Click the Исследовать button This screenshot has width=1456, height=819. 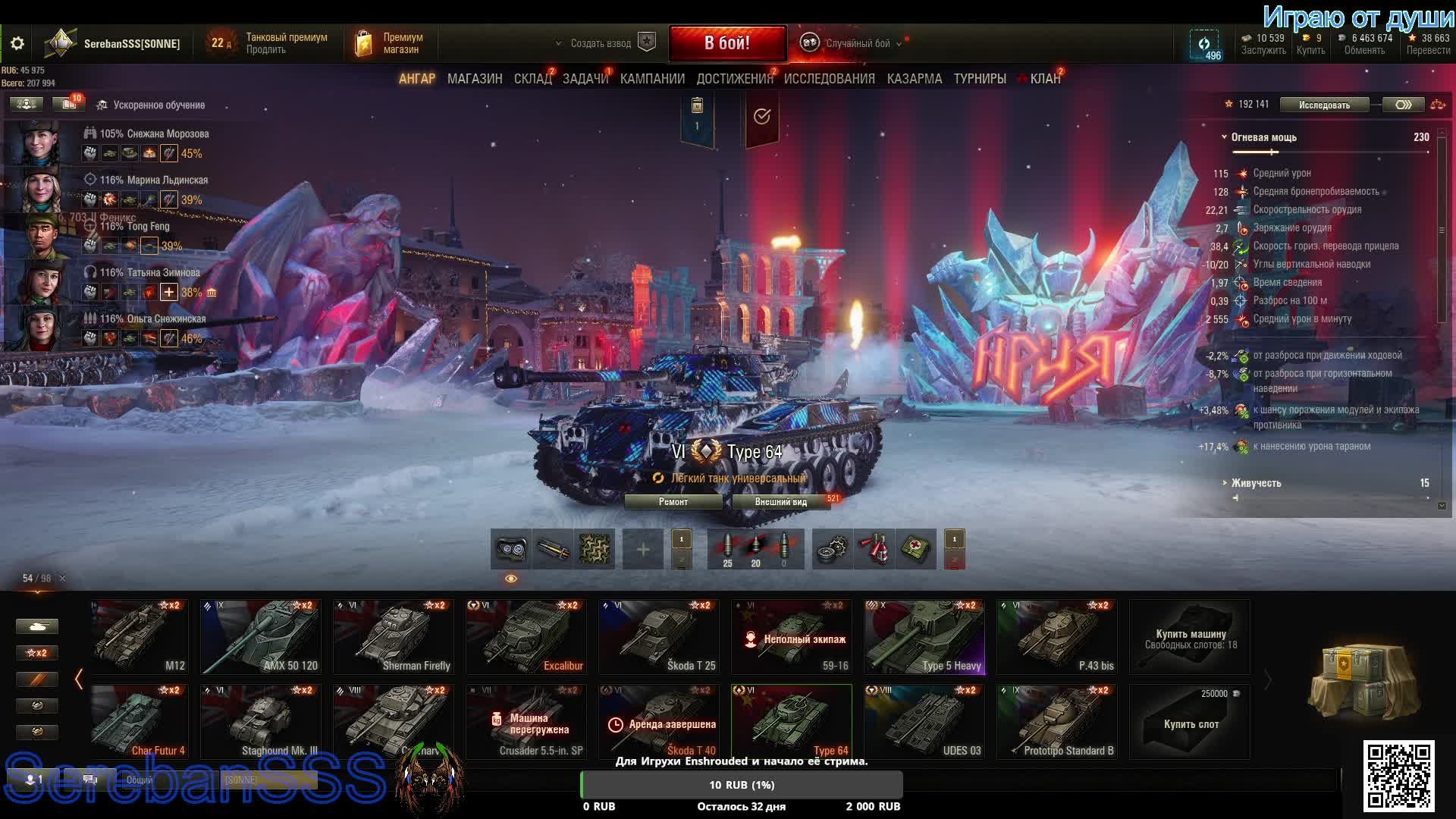pyautogui.click(x=1324, y=105)
